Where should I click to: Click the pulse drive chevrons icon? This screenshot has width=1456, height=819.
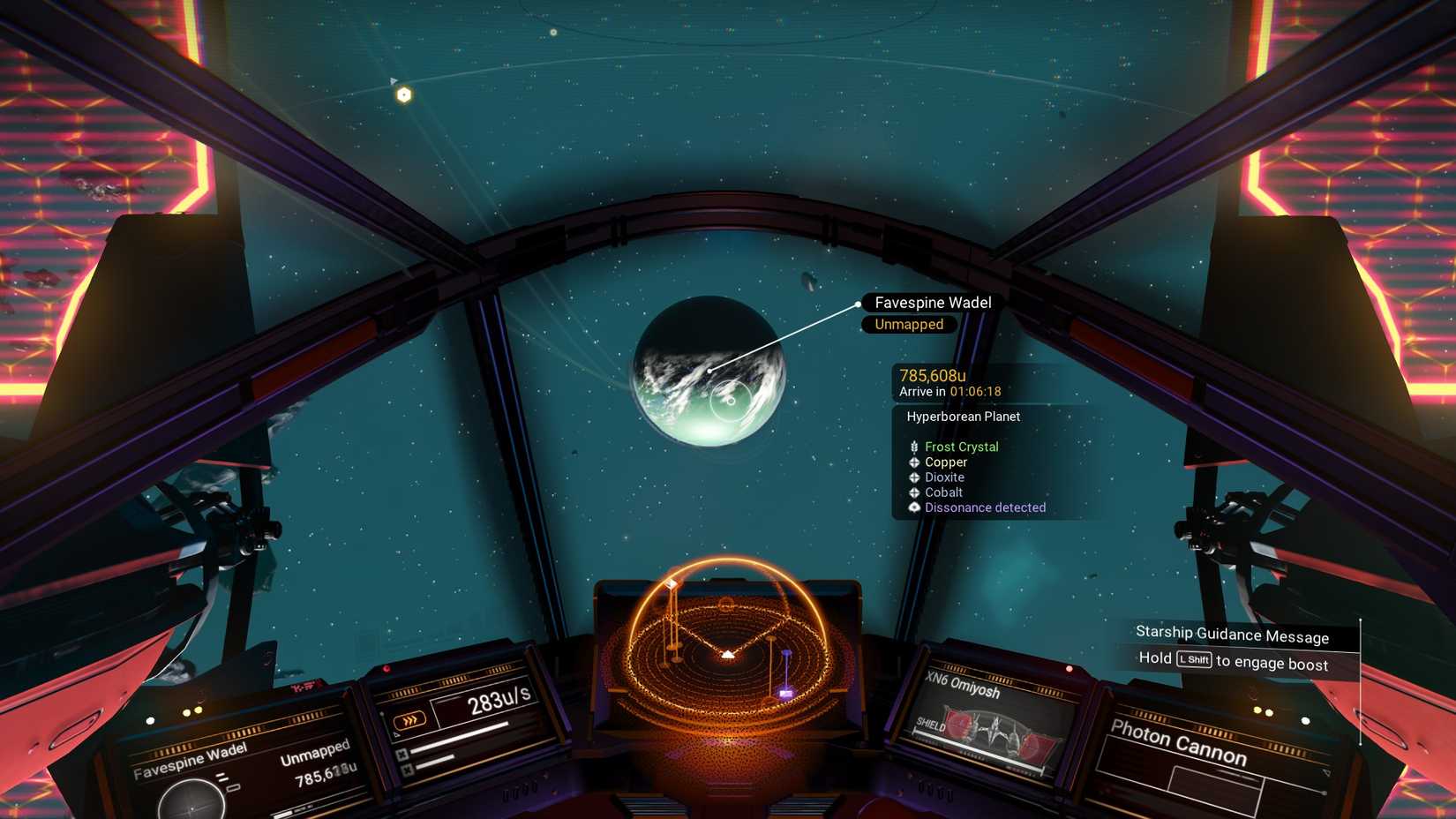coord(411,719)
